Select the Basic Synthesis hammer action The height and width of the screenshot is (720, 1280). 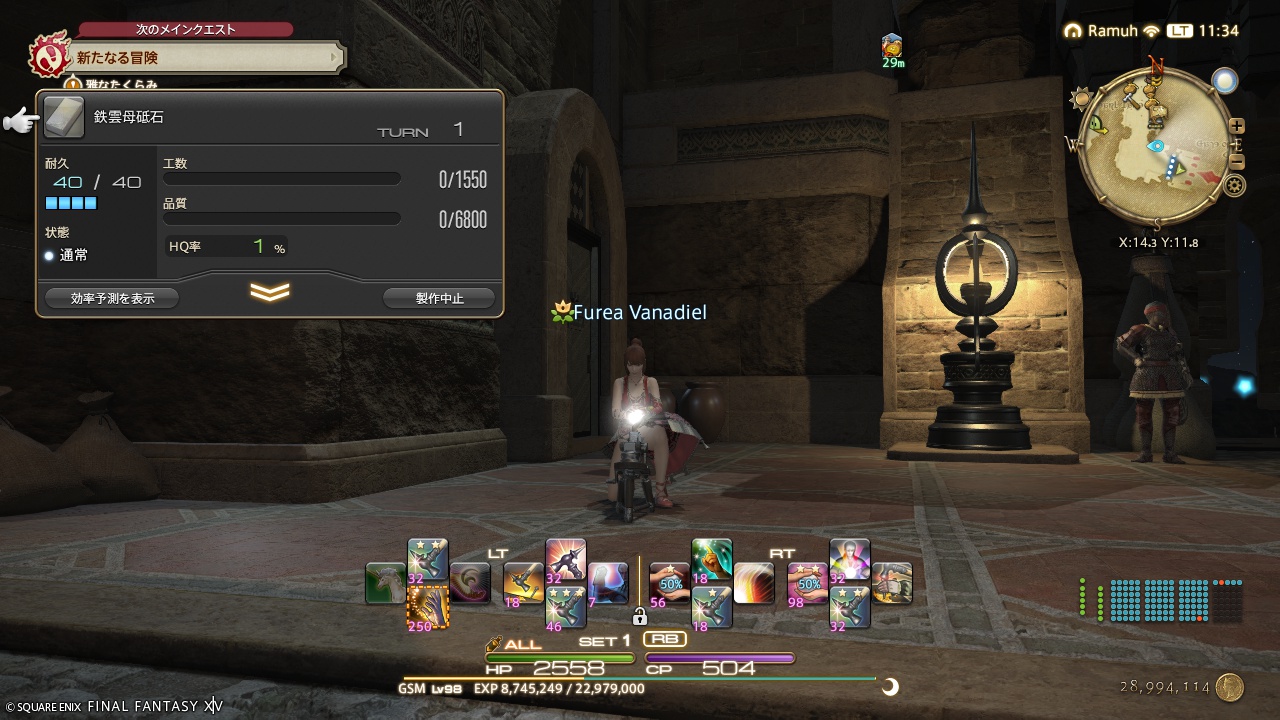[520, 583]
